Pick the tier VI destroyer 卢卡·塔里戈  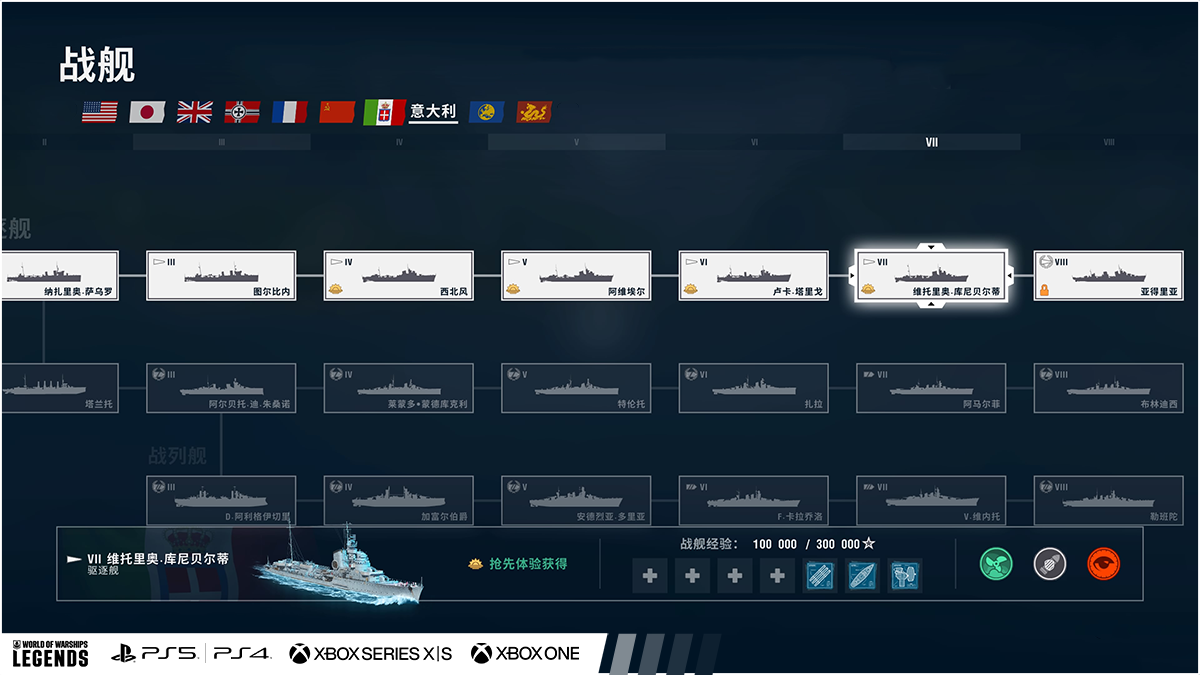pos(753,276)
